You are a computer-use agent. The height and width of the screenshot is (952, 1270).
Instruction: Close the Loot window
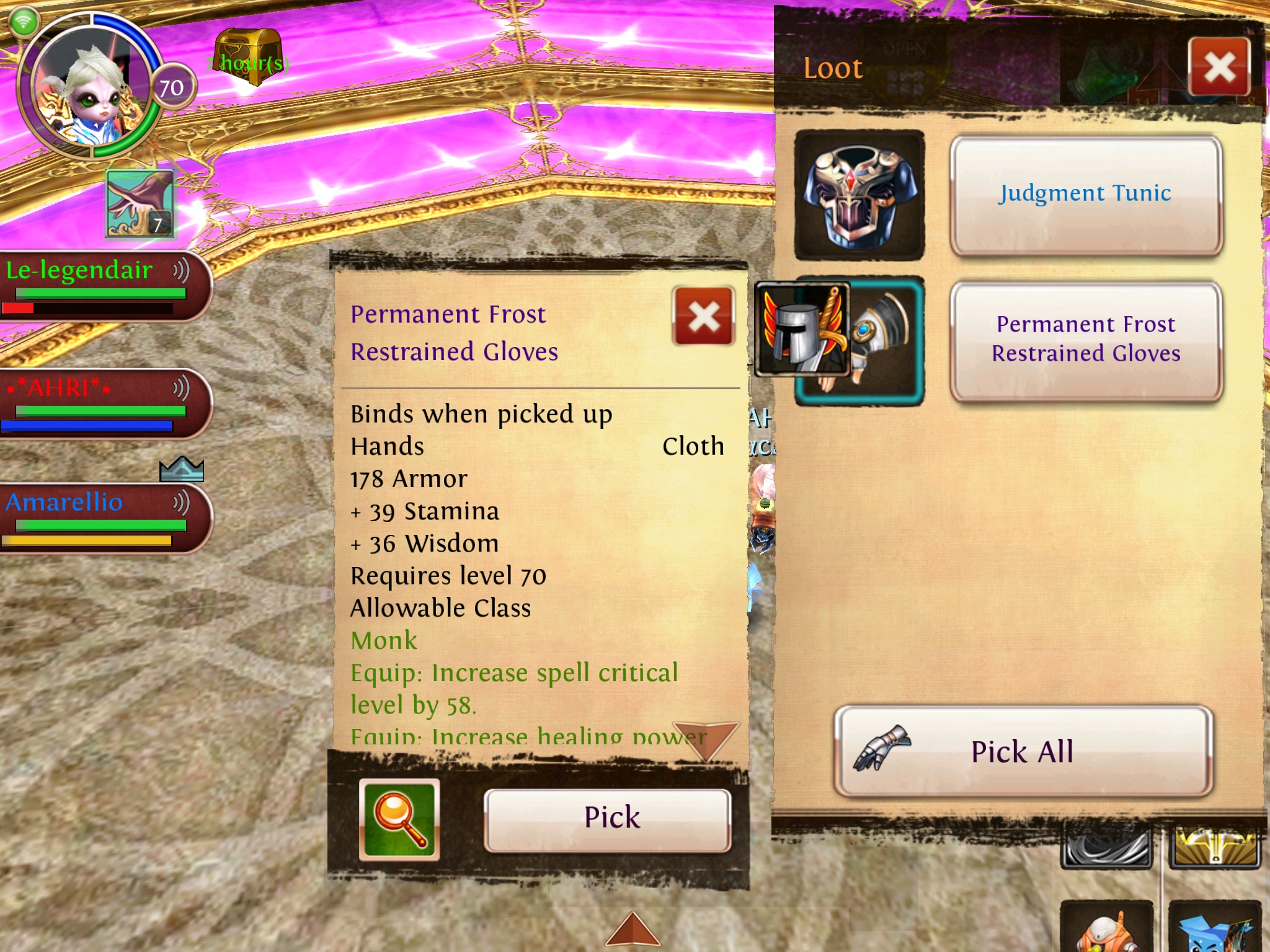(x=1219, y=67)
